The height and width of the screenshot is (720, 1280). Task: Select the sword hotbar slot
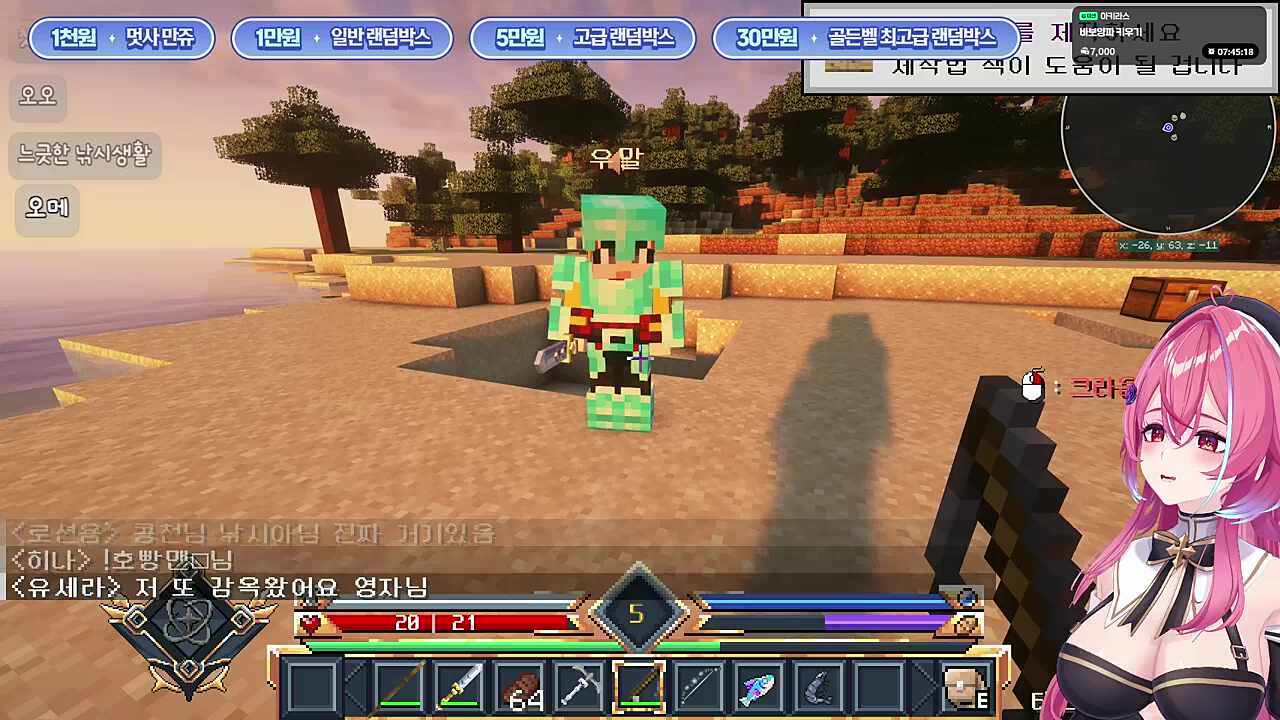(459, 687)
